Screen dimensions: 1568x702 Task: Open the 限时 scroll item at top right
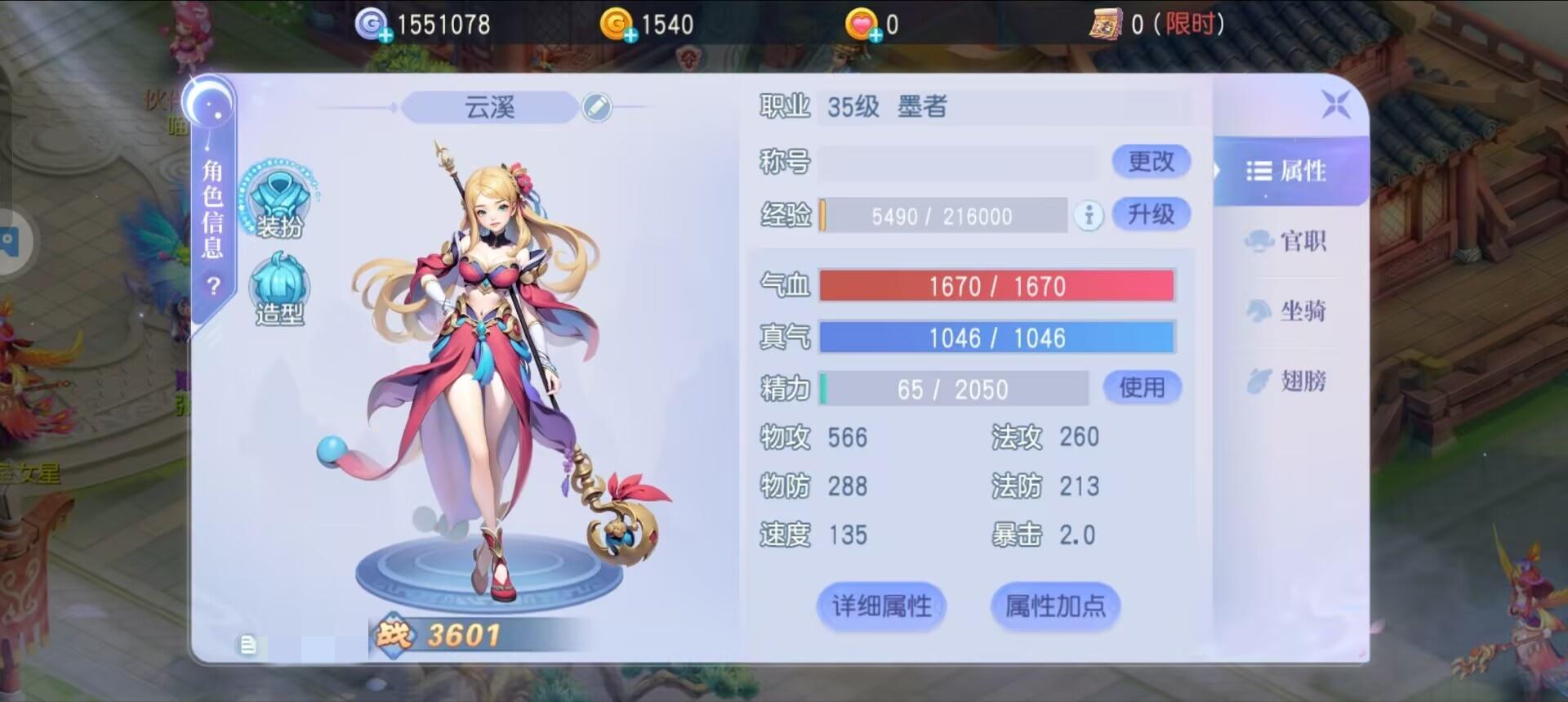(x=1107, y=25)
